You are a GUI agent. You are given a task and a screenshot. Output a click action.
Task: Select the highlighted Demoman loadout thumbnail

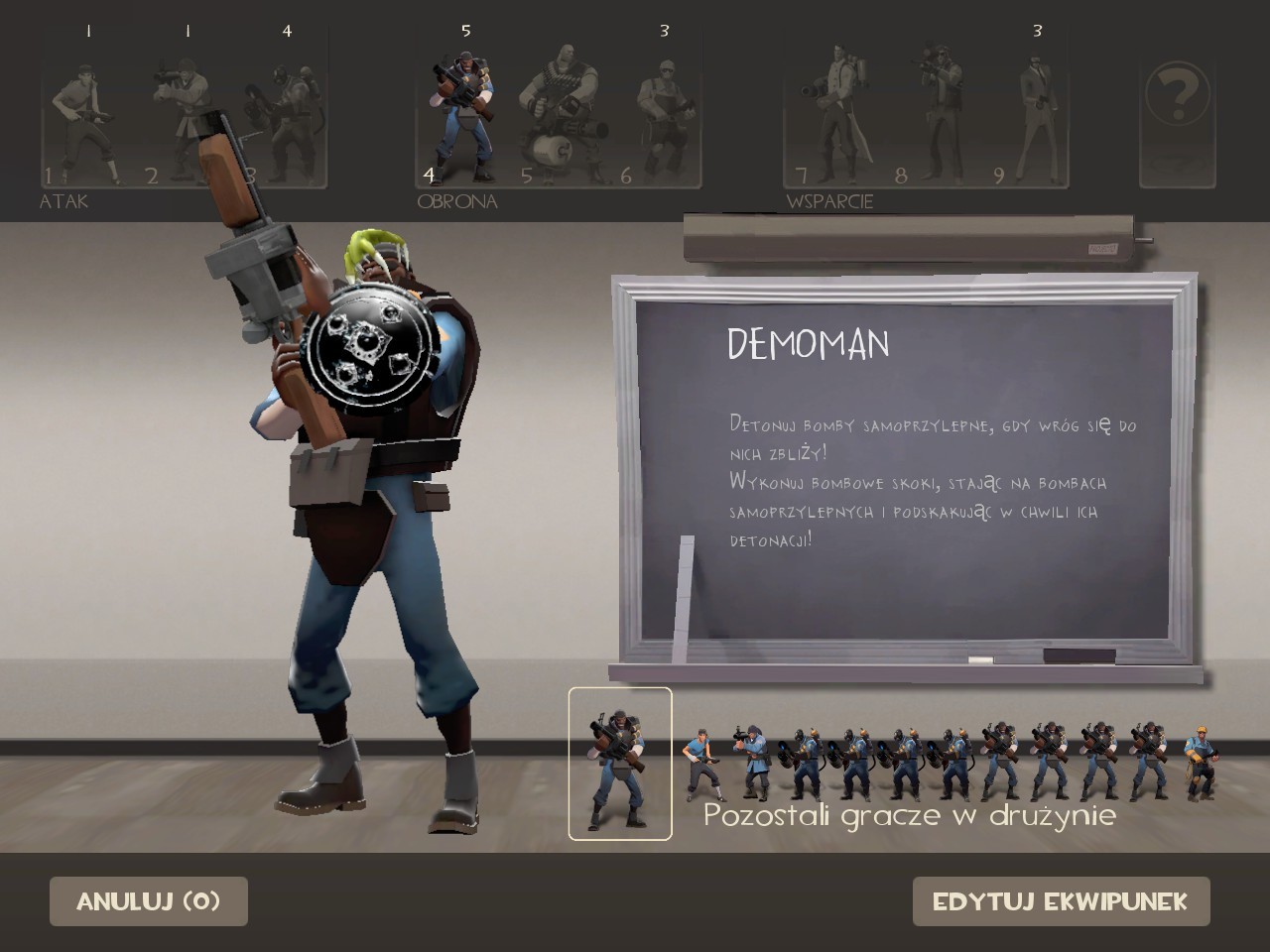coord(619,764)
